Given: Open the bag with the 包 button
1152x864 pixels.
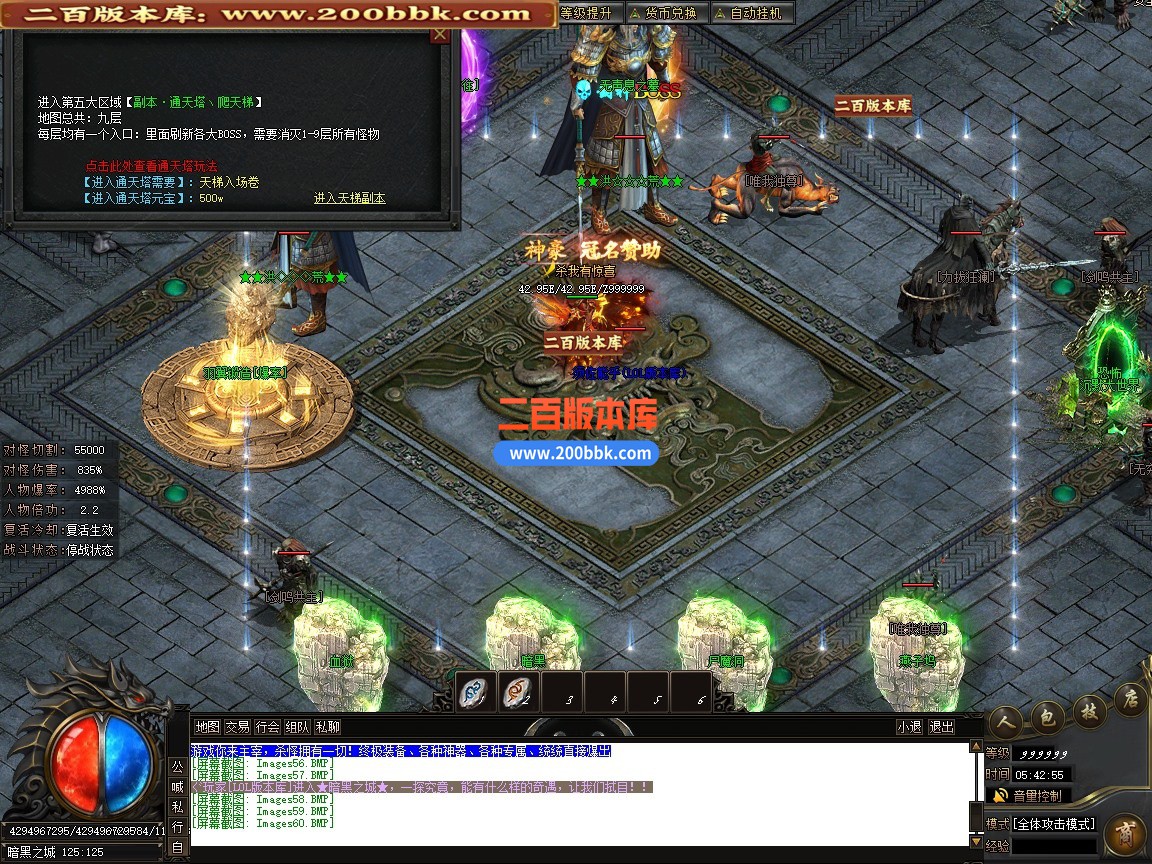Looking at the screenshot, I should [1047, 713].
